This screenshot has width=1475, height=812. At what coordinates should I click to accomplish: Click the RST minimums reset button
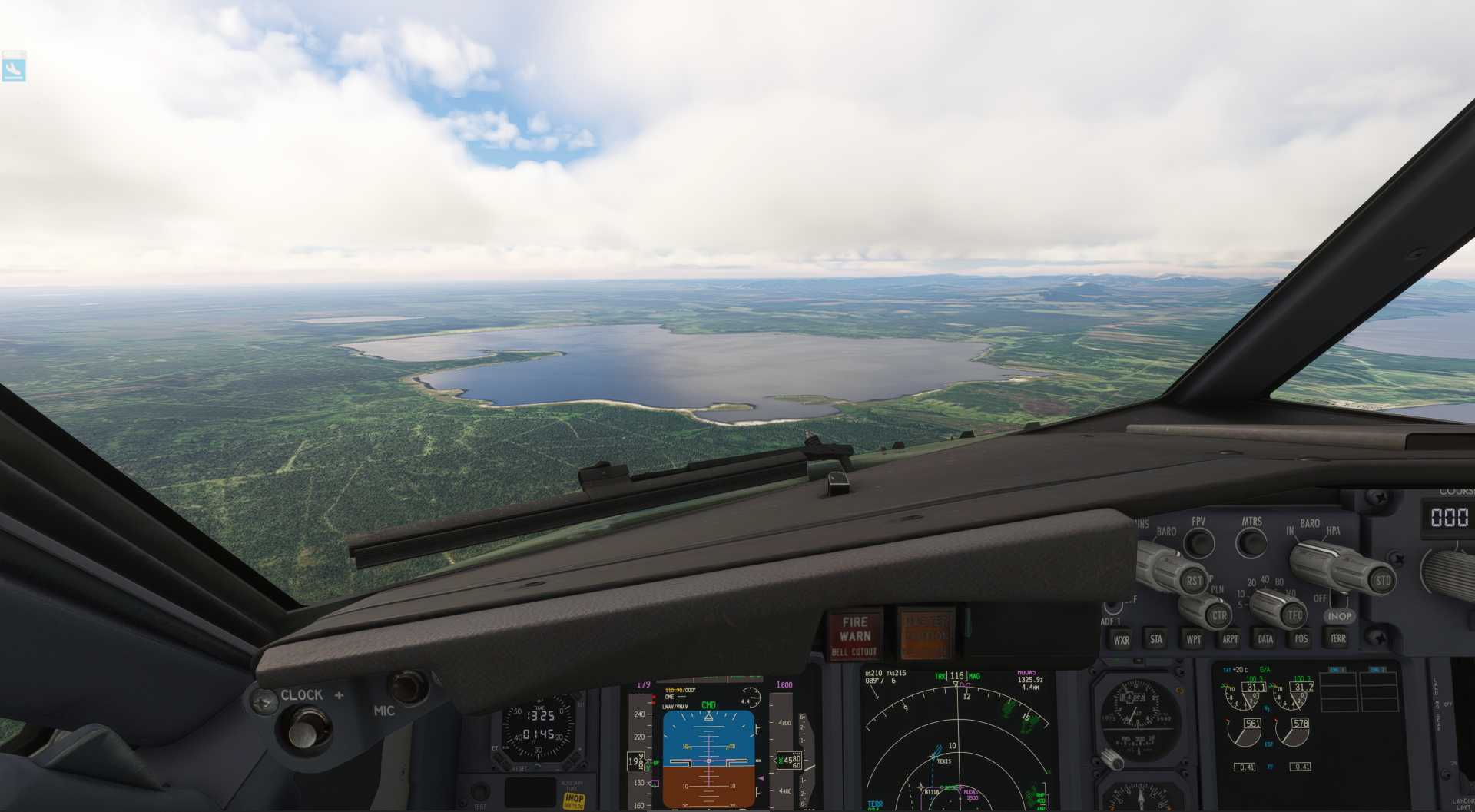1194,581
